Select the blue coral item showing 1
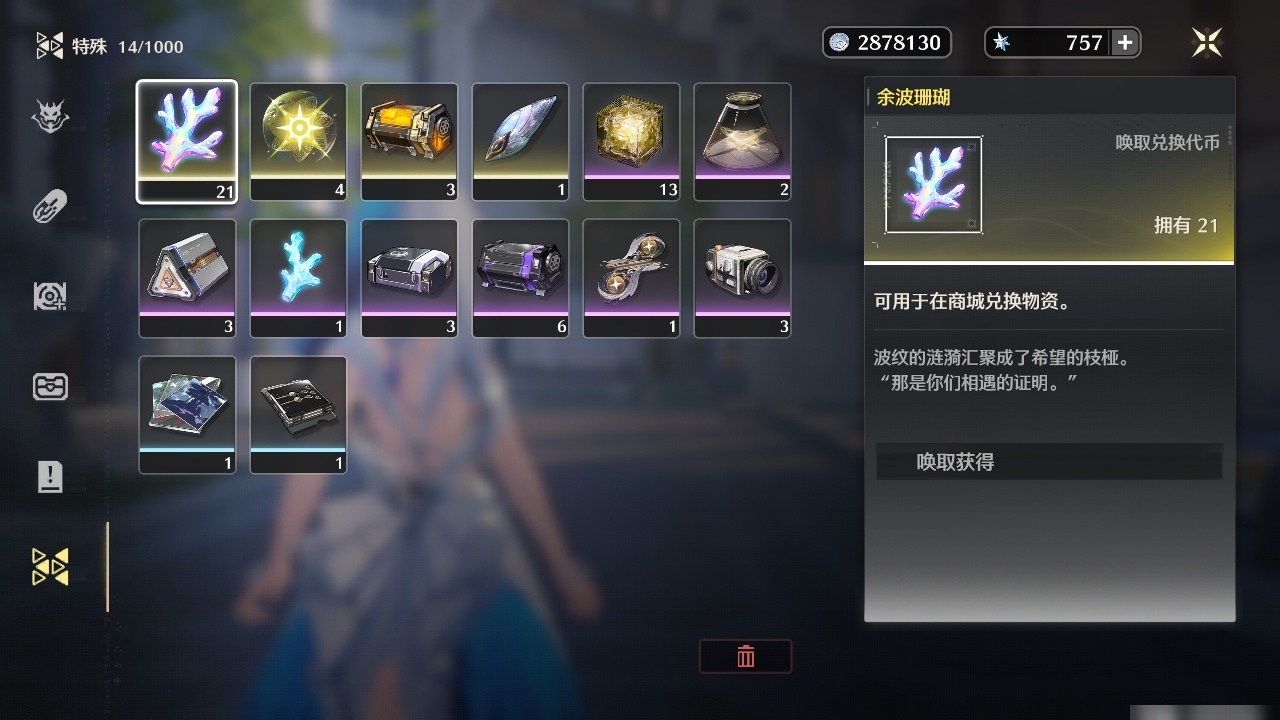The height and width of the screenshot is (720, 1280). (x=298, y=277)
